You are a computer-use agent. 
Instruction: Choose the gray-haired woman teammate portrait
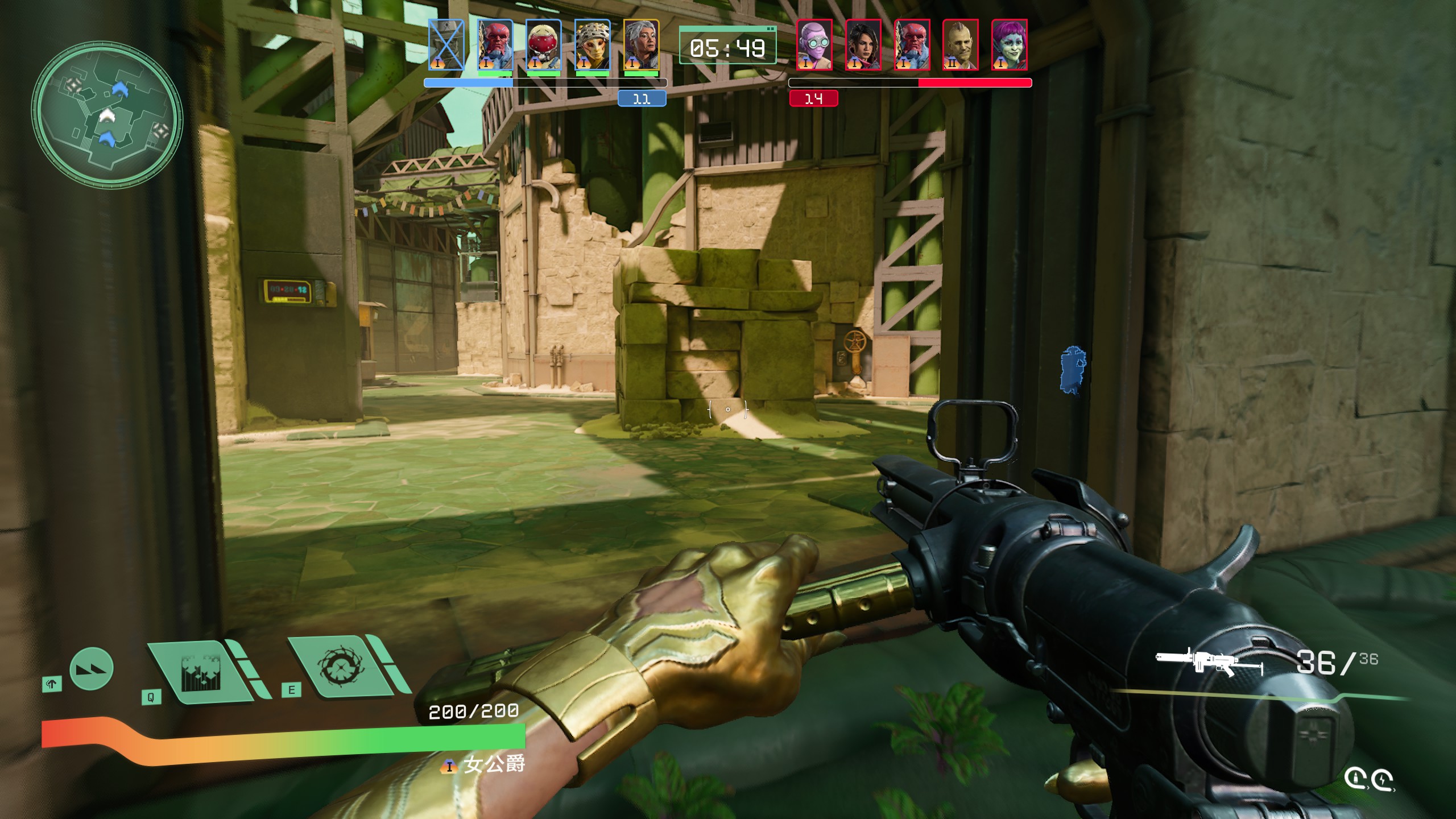641,45
